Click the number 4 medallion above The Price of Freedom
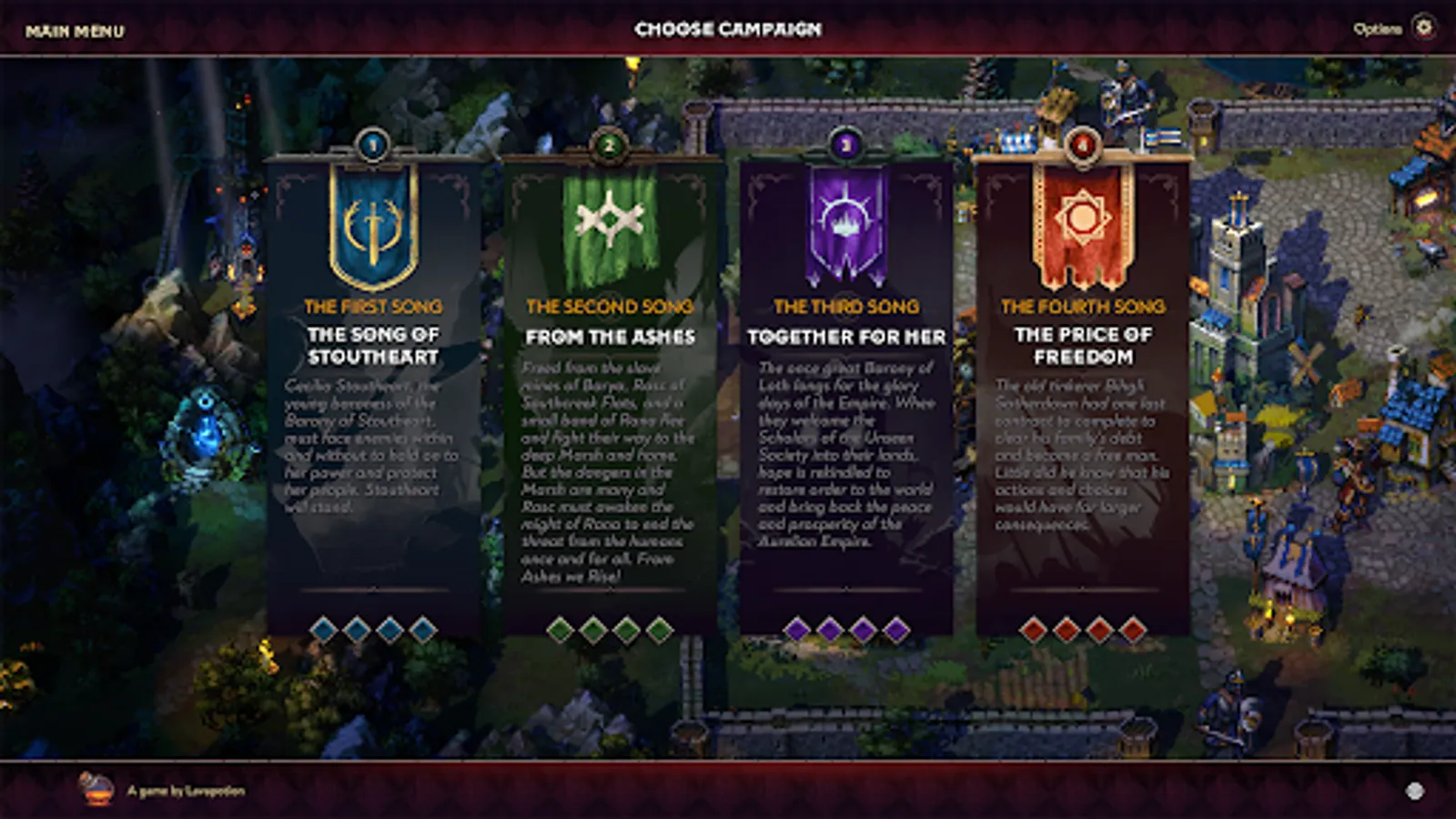This screenshot has width=1456, height=819. 1083,146
